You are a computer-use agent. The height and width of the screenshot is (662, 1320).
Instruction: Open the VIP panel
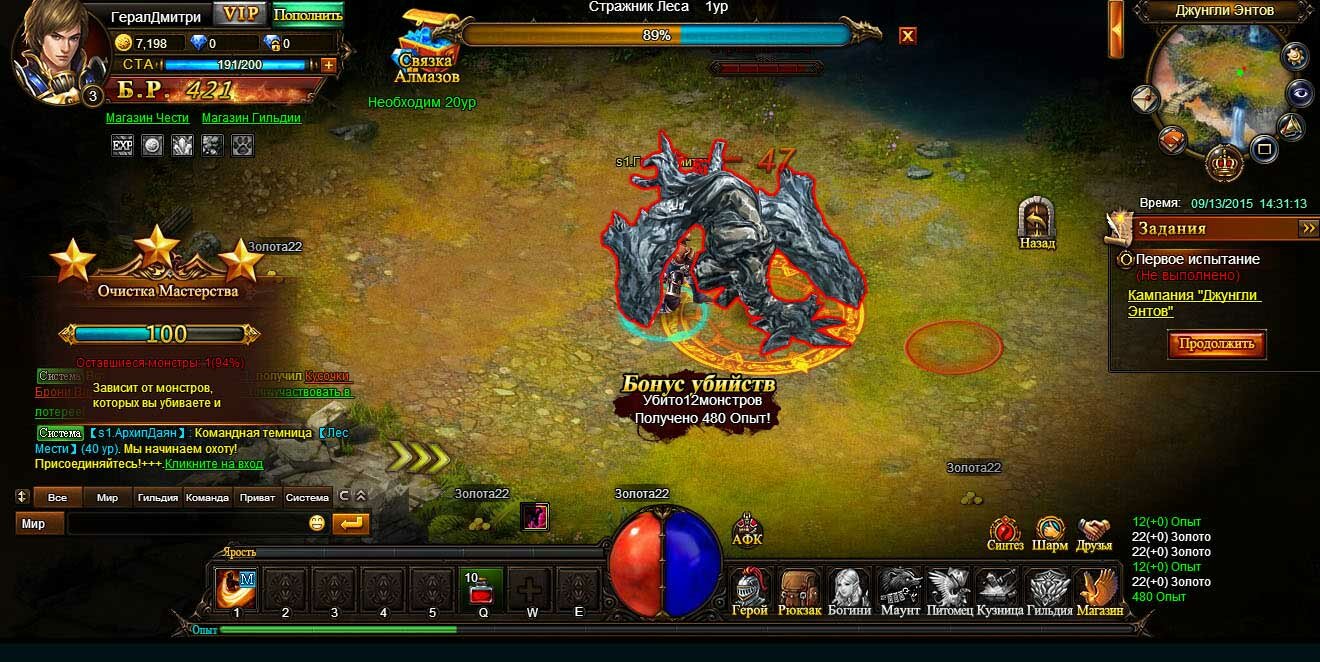(x=241, y=14)
